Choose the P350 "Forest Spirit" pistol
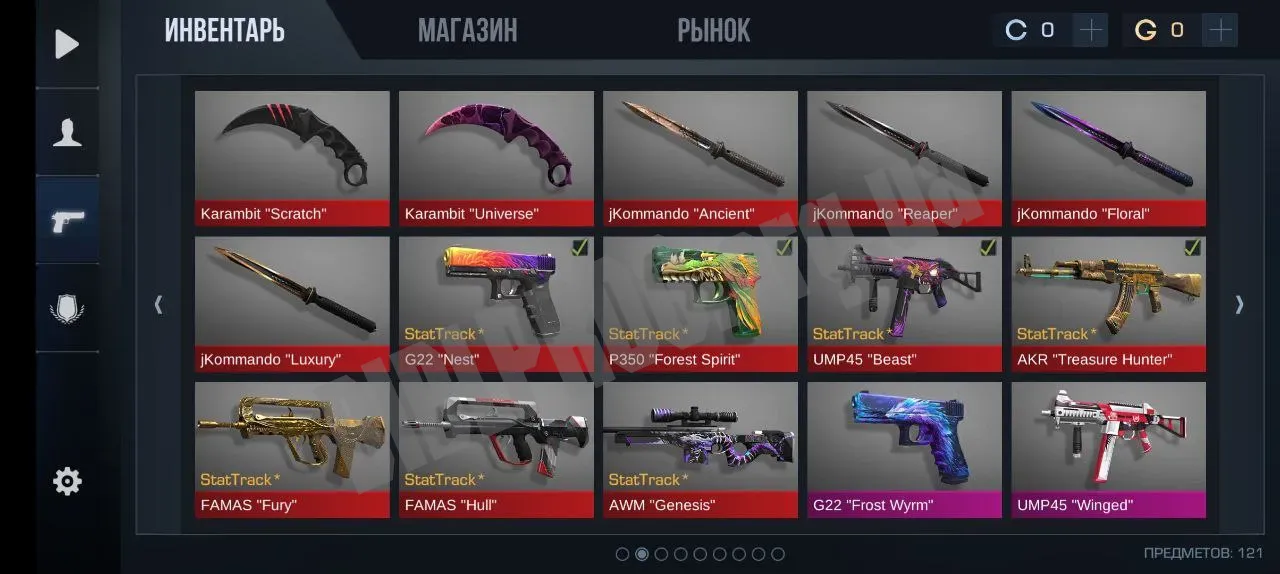 tap(700, 303)
